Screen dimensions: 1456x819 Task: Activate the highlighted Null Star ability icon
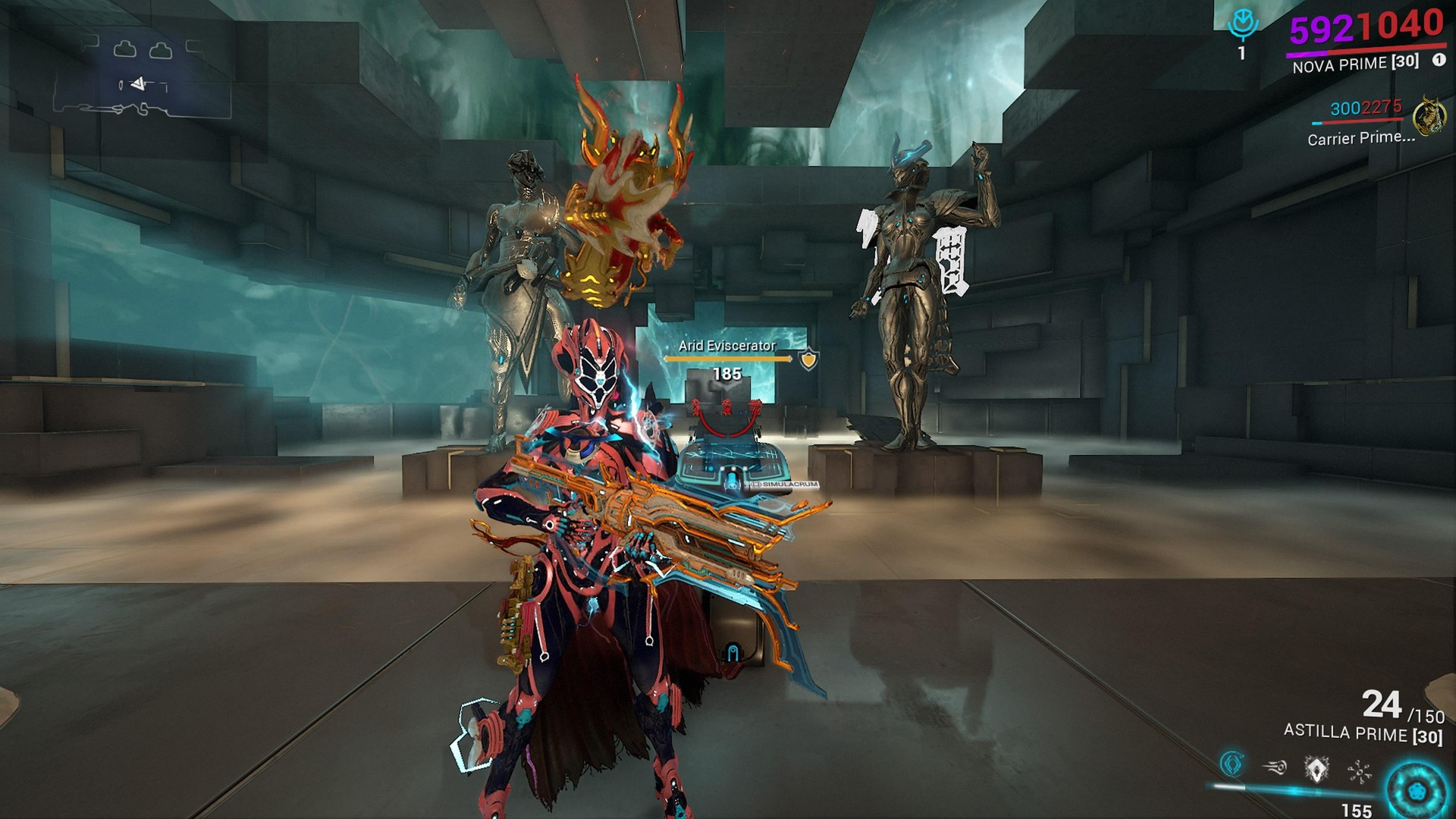pyautogui.click(x=1232, y=763)
